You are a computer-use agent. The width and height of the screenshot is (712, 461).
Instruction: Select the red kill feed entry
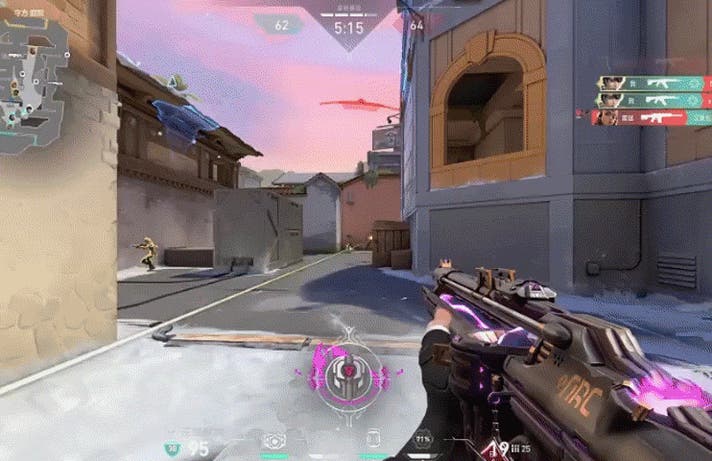pyautogui.click(x=650, y=118)
